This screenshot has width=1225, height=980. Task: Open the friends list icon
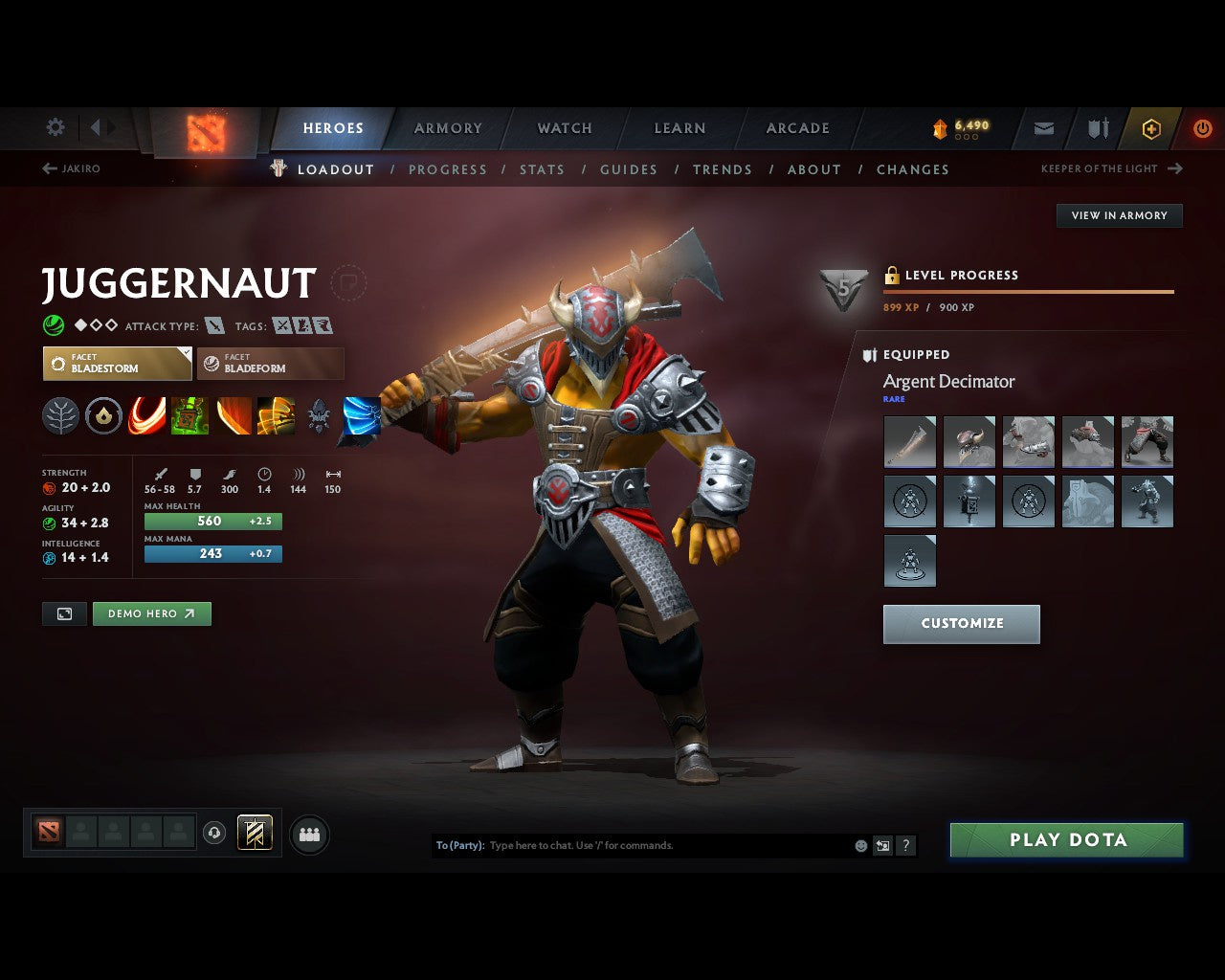[309, 834]
